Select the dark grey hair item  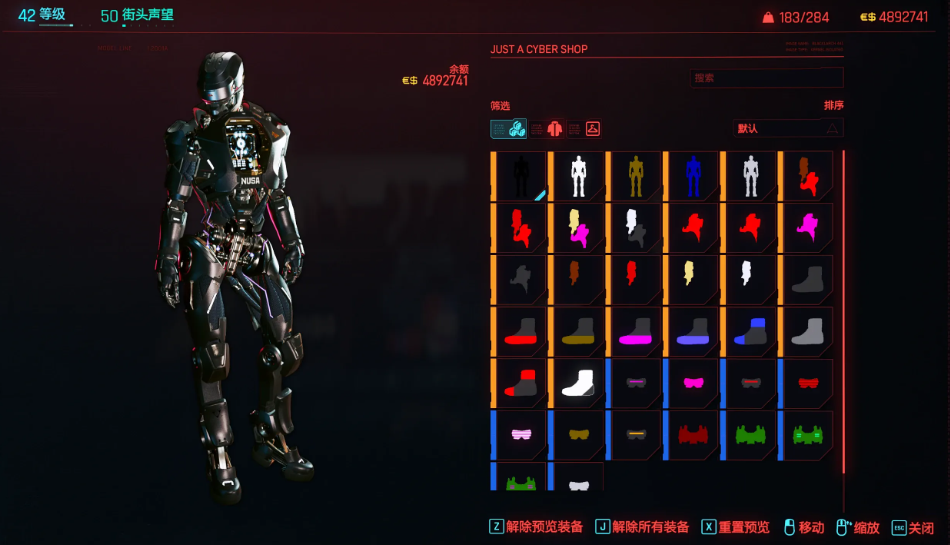pyautogui.click(x=521, y=280)
